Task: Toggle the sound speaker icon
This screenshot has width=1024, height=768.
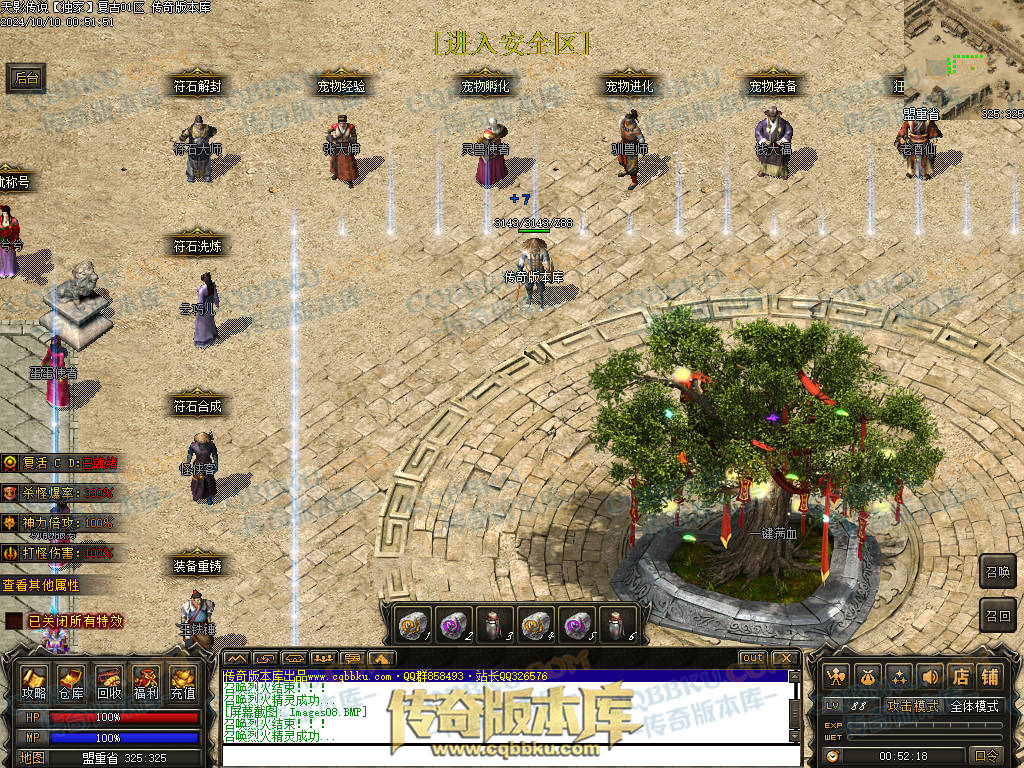Action: pos(930,677)
